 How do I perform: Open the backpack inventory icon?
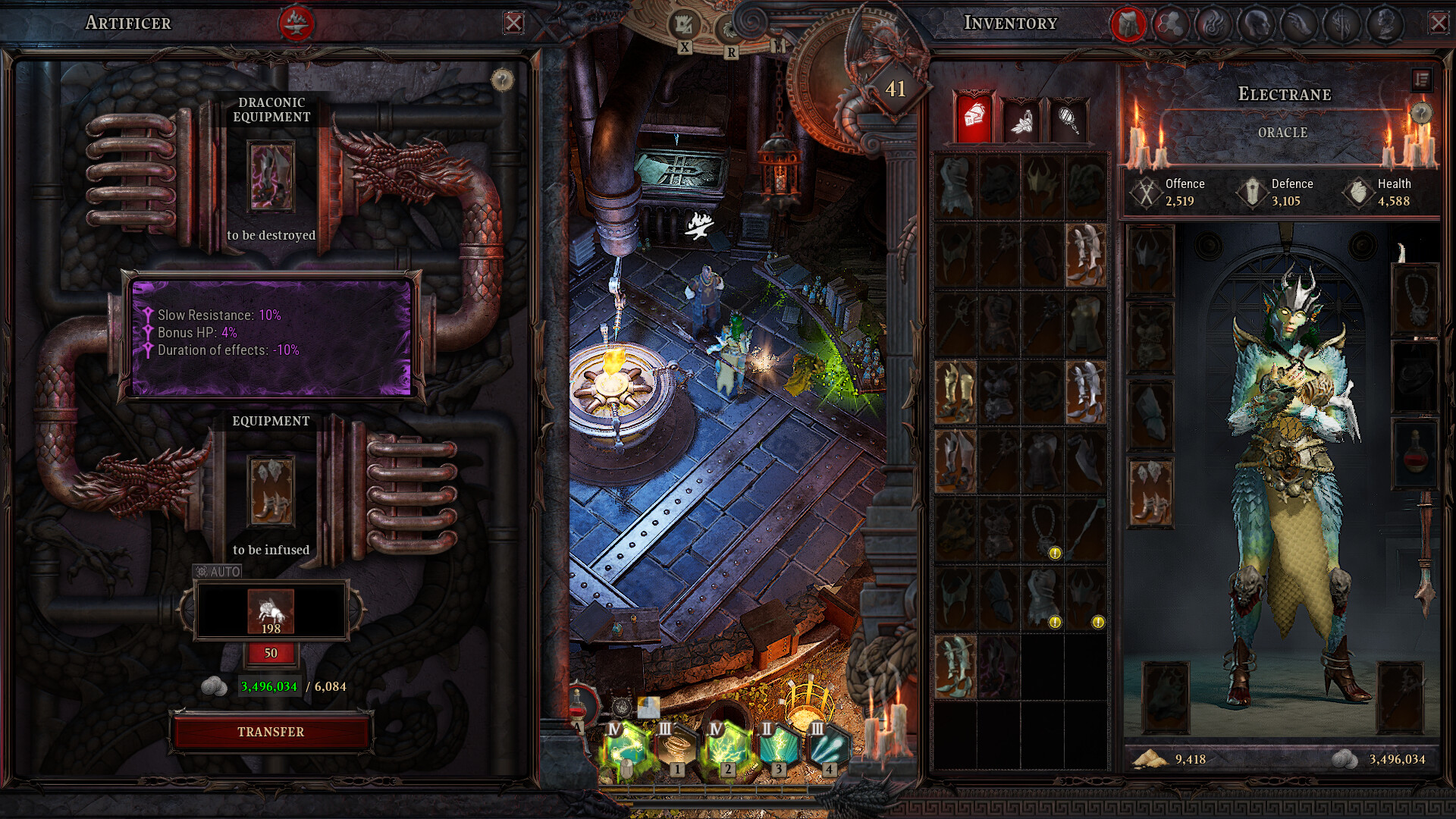click(1129, 25)
